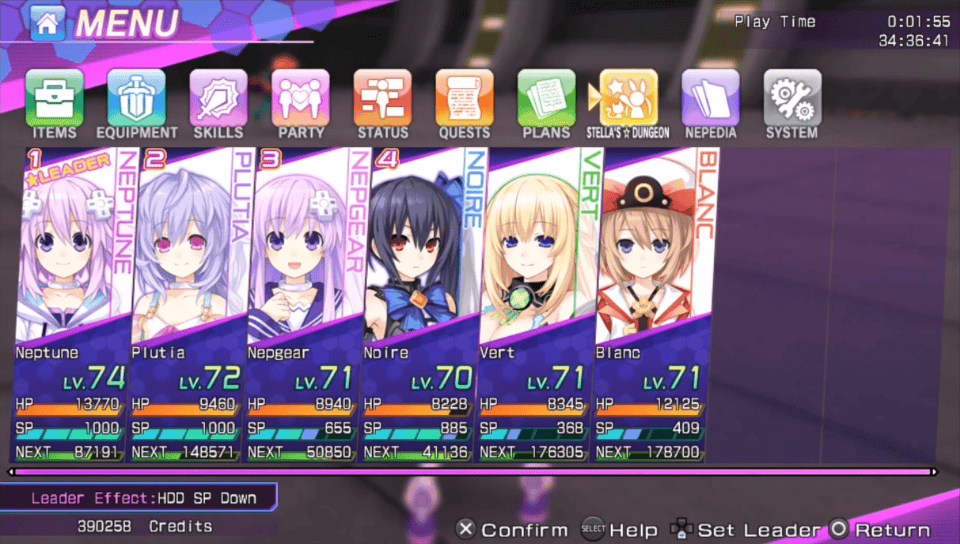Choose Plutia's character card
960x544 pixels.
[x=188, y=300]
